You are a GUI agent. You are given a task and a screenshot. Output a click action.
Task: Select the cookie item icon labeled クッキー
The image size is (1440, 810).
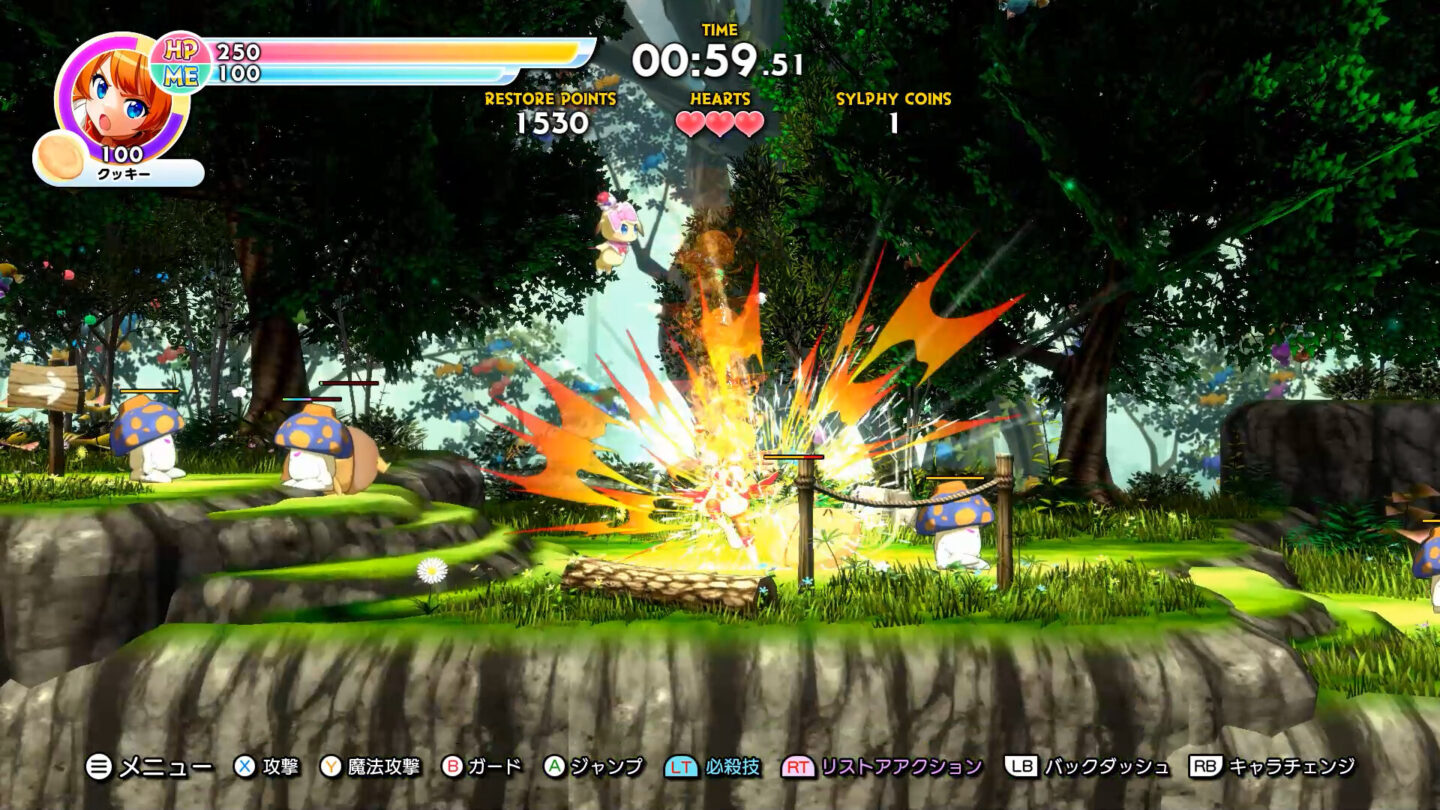(x=58, y=155)
